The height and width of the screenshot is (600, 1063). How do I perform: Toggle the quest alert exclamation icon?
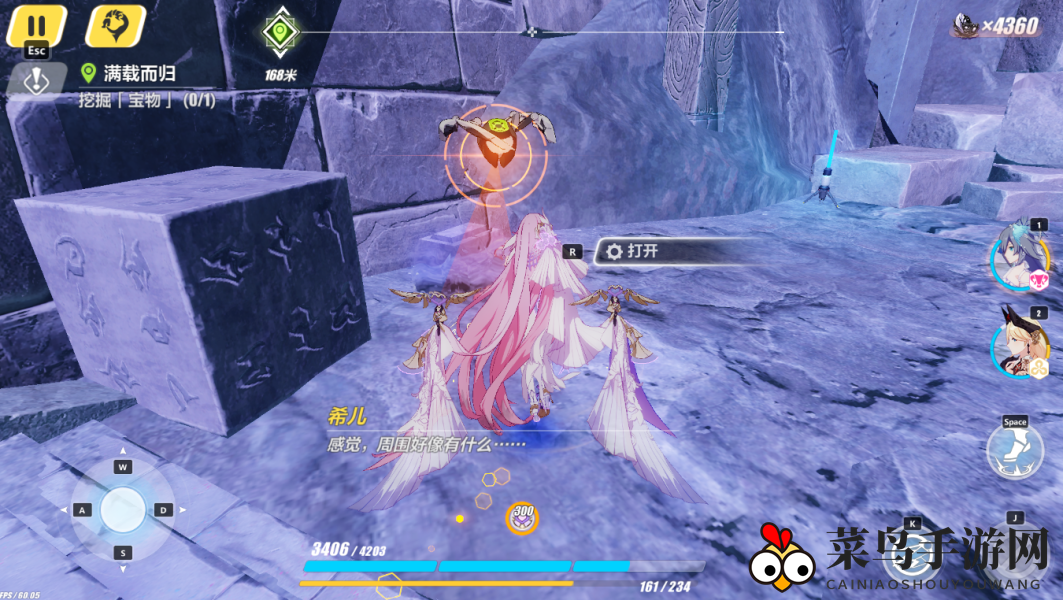pyautogui.click(x=37, y=82)
